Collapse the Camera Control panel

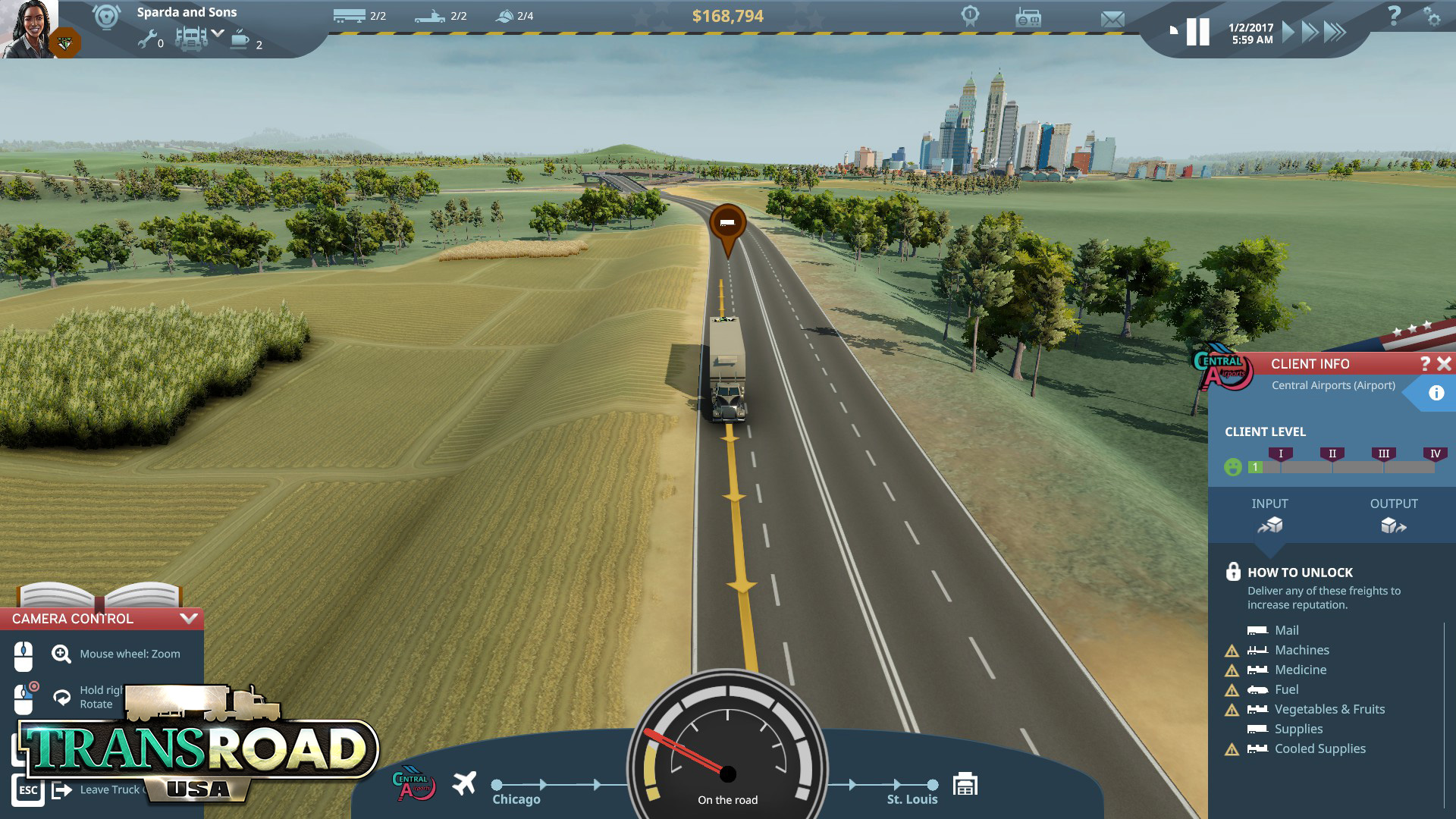tap(189, 619)
